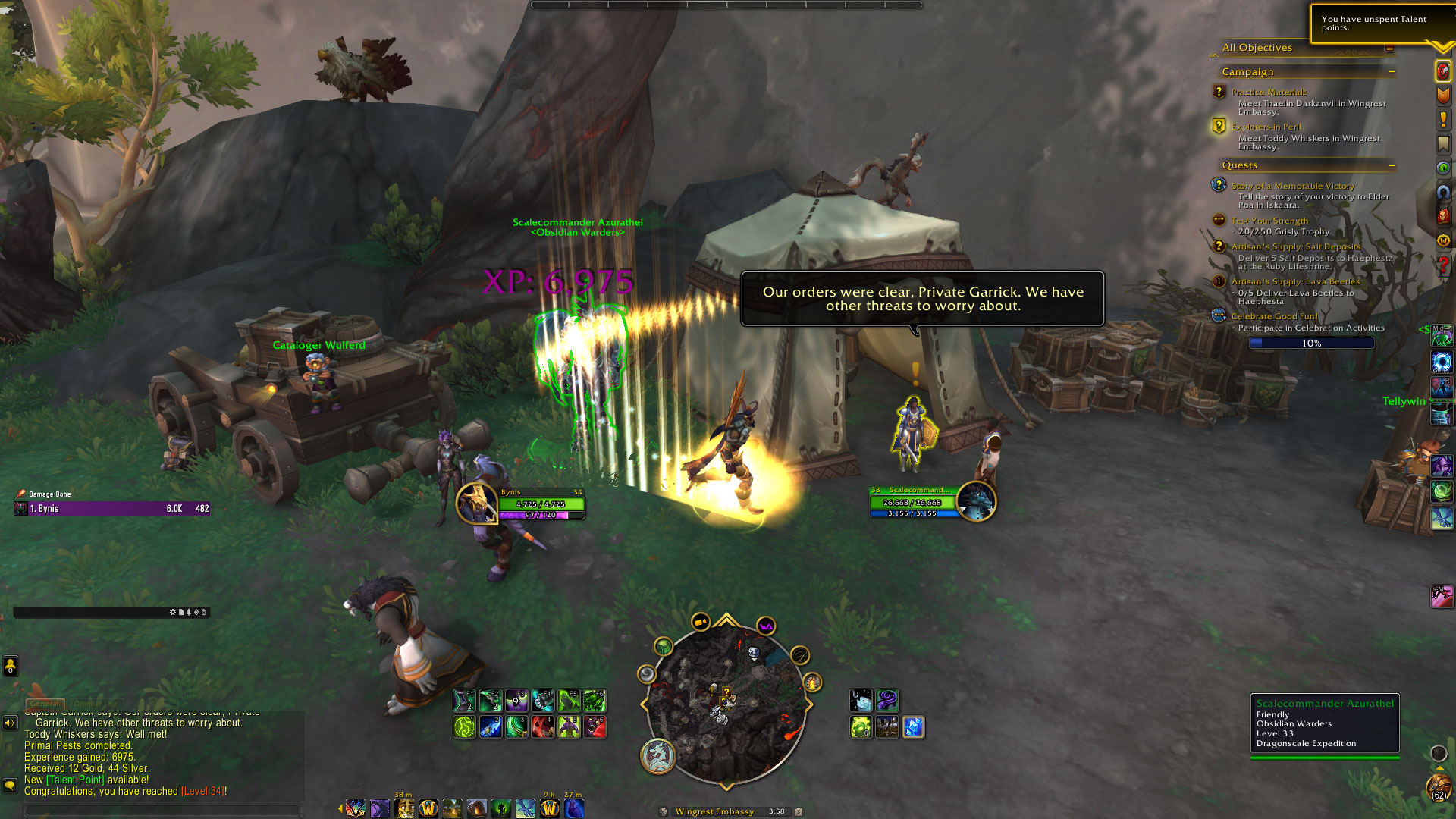Image resolution: width=1456 pixels, height=819 pixels.
Task: Collapse the Campaign objectives section
Action: click(x=1392, y=72)
